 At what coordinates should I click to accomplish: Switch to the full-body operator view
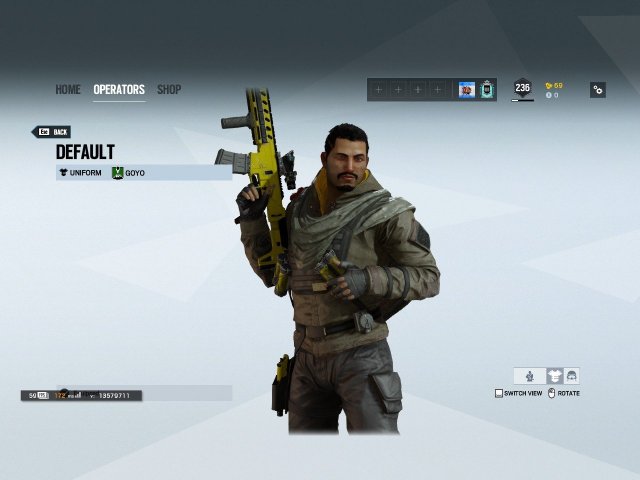[x=530, y=376]
